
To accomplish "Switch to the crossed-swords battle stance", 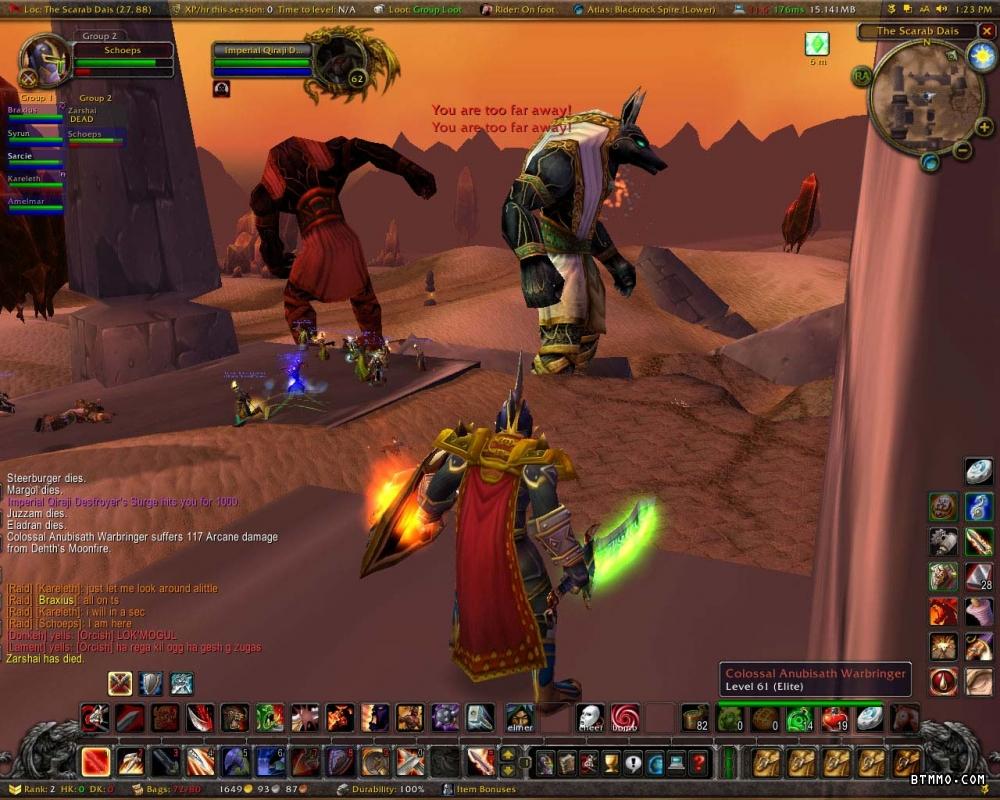I will pos(120,683).
